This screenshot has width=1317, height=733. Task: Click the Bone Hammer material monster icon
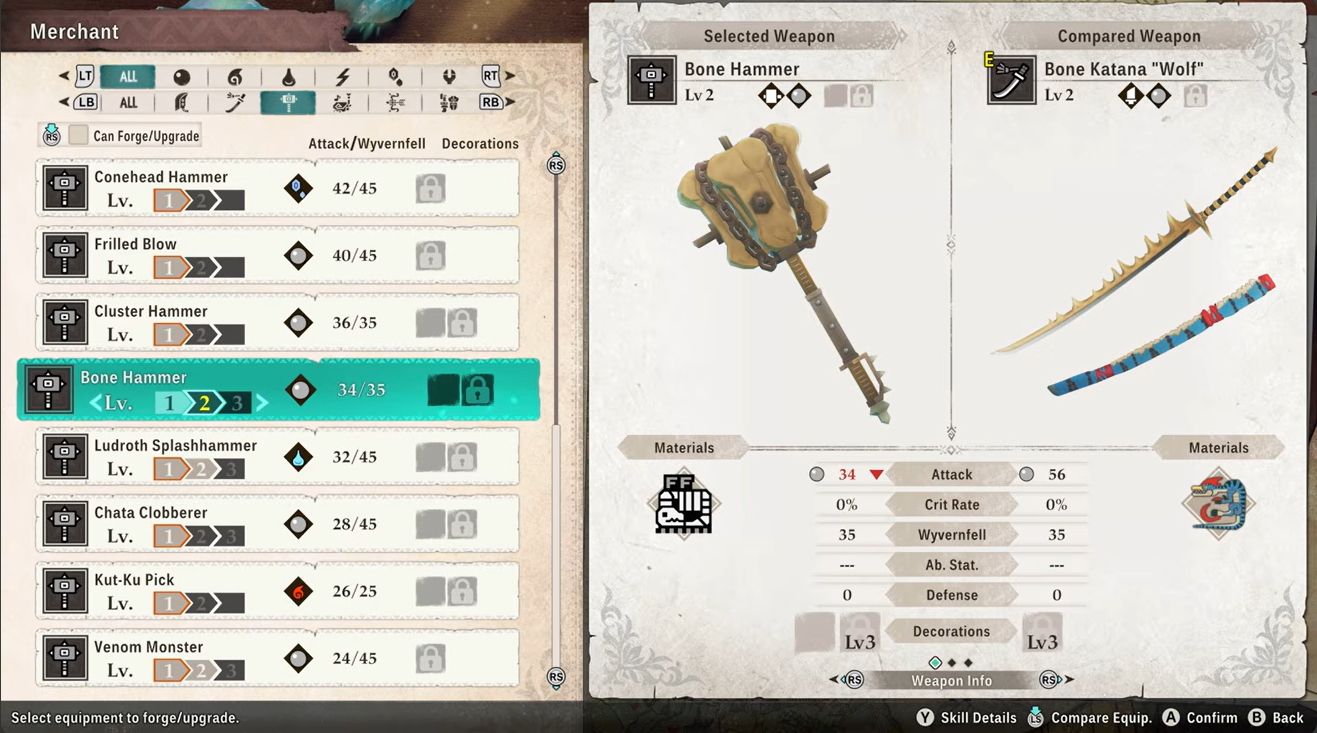(x=684, y=503)
